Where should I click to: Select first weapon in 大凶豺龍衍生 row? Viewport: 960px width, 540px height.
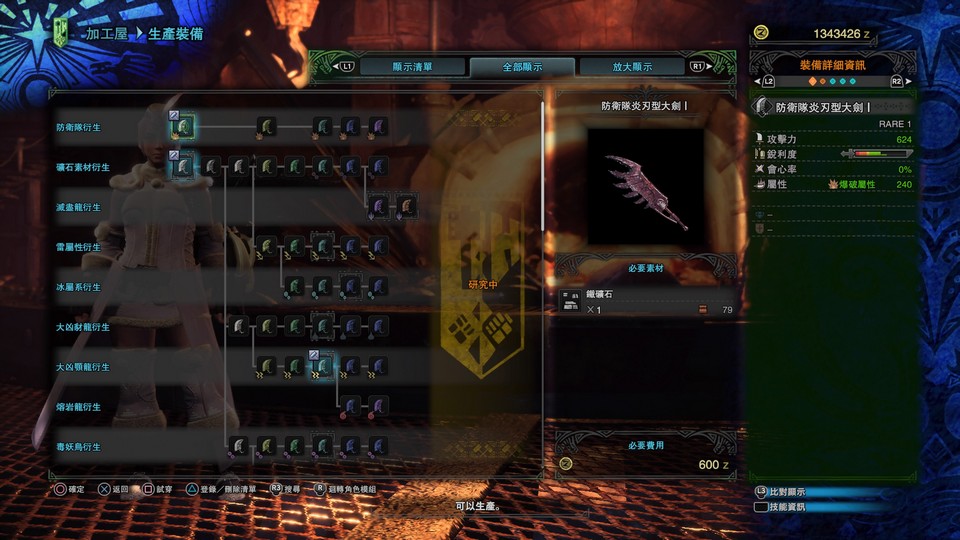pyautogui.click(x=239, y=327)
